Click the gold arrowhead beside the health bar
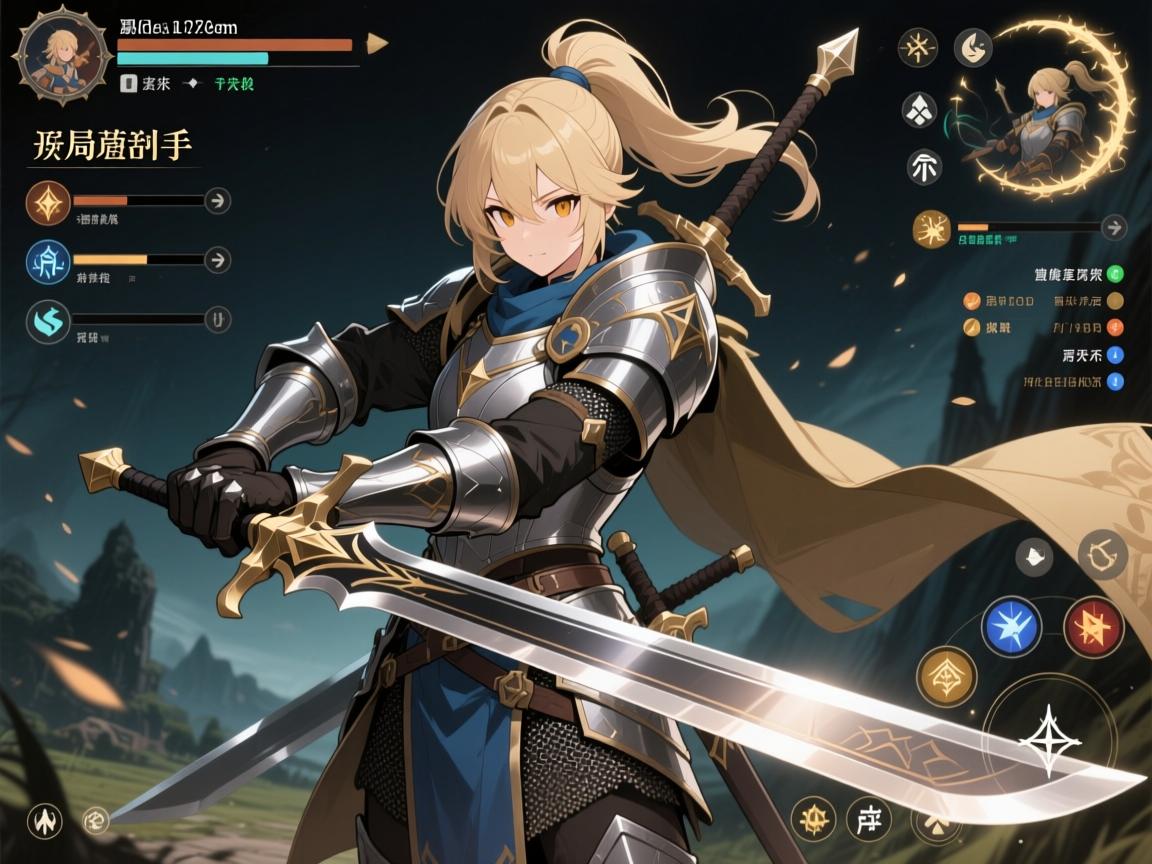Screen dimensions: 1152x864 (377, 43)
